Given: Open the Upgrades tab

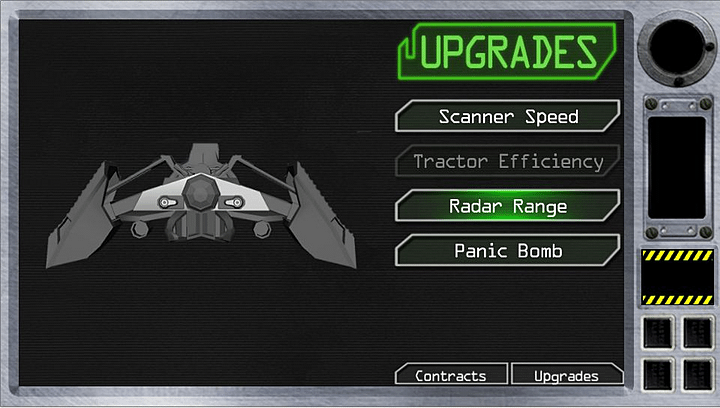Looking at the screenshot, I should pos(566,376).
